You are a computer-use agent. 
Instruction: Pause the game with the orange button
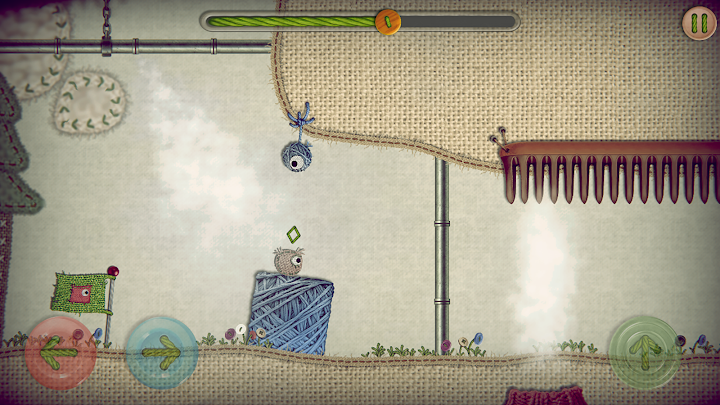click(699, 23)
